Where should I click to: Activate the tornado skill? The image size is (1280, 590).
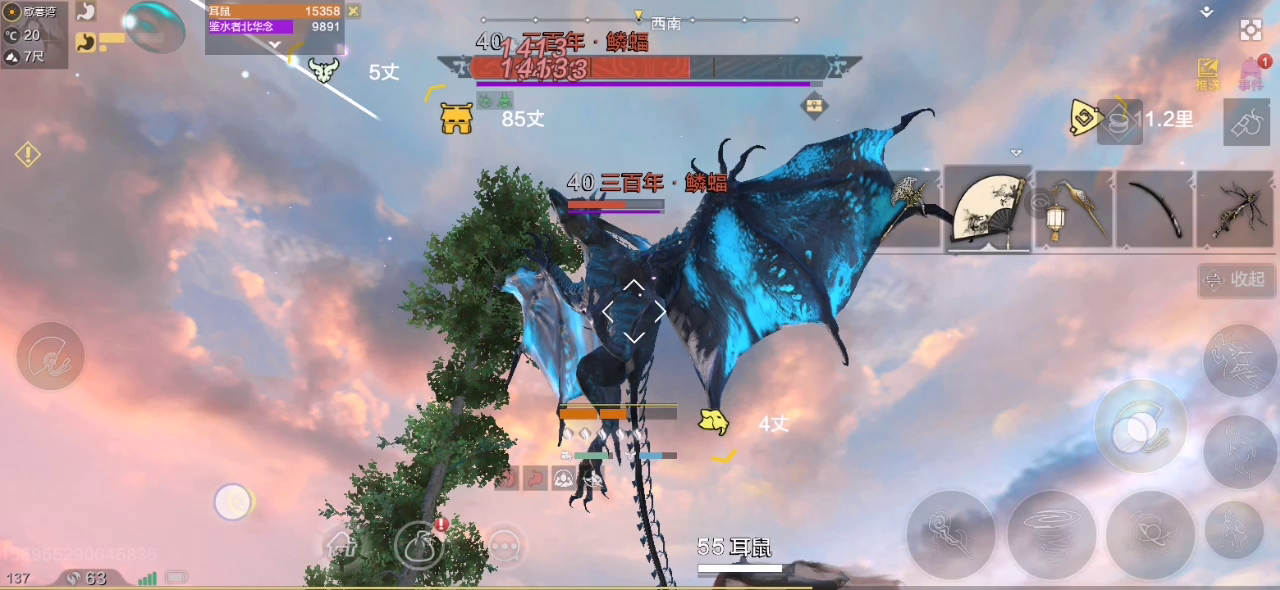coord(1053,534)
